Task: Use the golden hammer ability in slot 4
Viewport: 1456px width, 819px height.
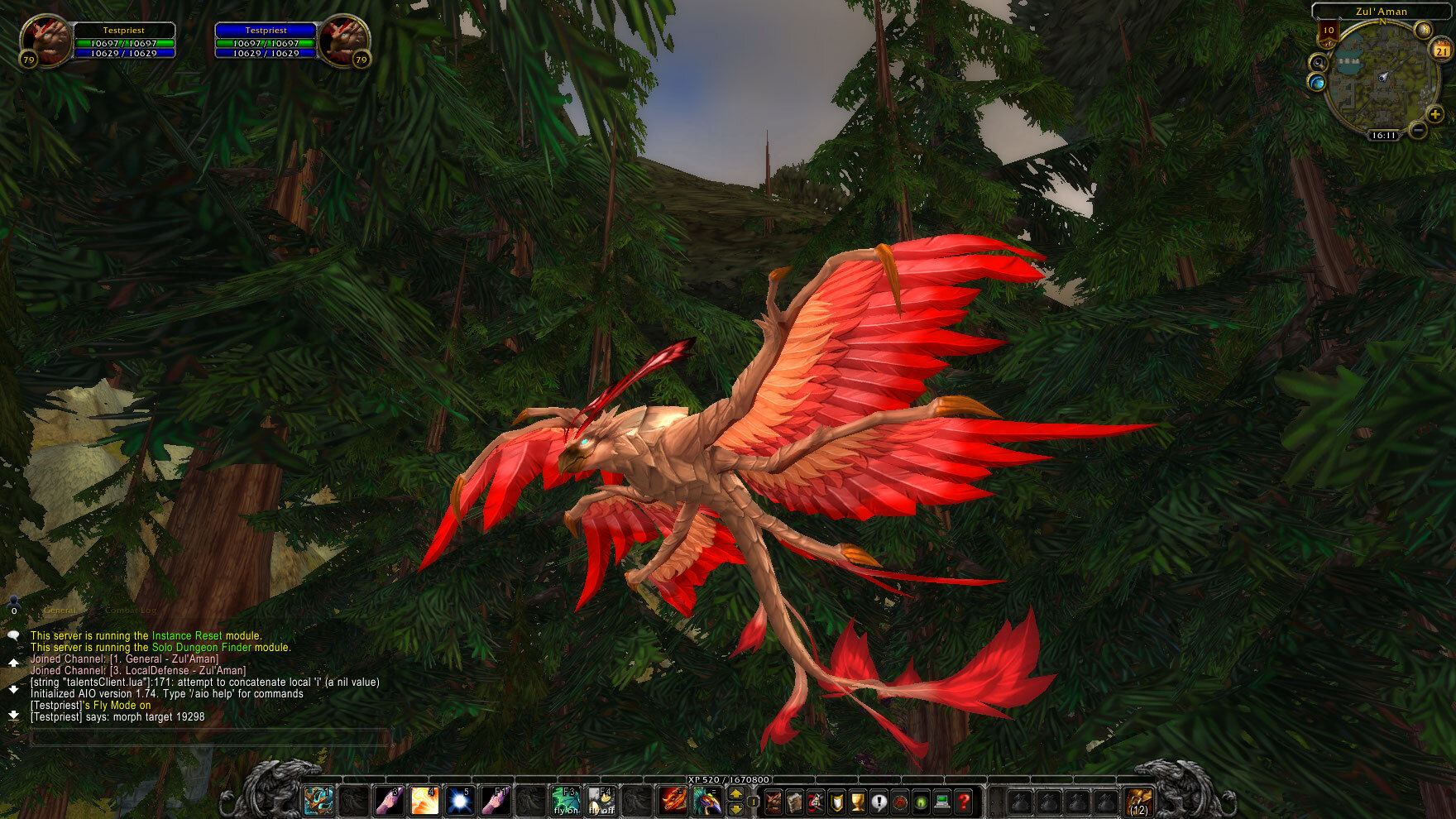Action: click(x=424, y=801)
